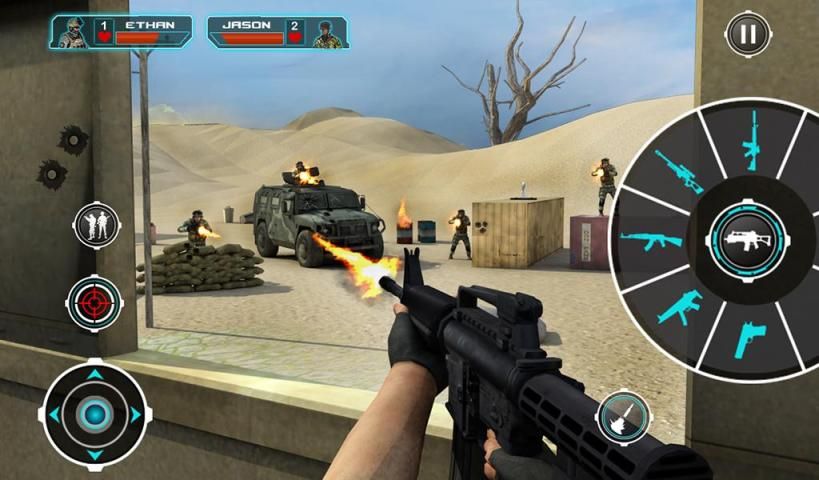Click the movement joystick's down arrow
This screenshot has width=819, height=480.
coord(95,454)
